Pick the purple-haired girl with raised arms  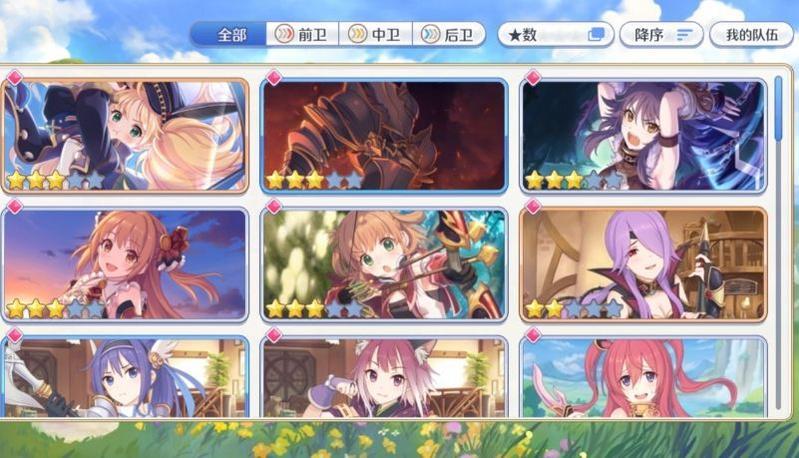(643, 135)
